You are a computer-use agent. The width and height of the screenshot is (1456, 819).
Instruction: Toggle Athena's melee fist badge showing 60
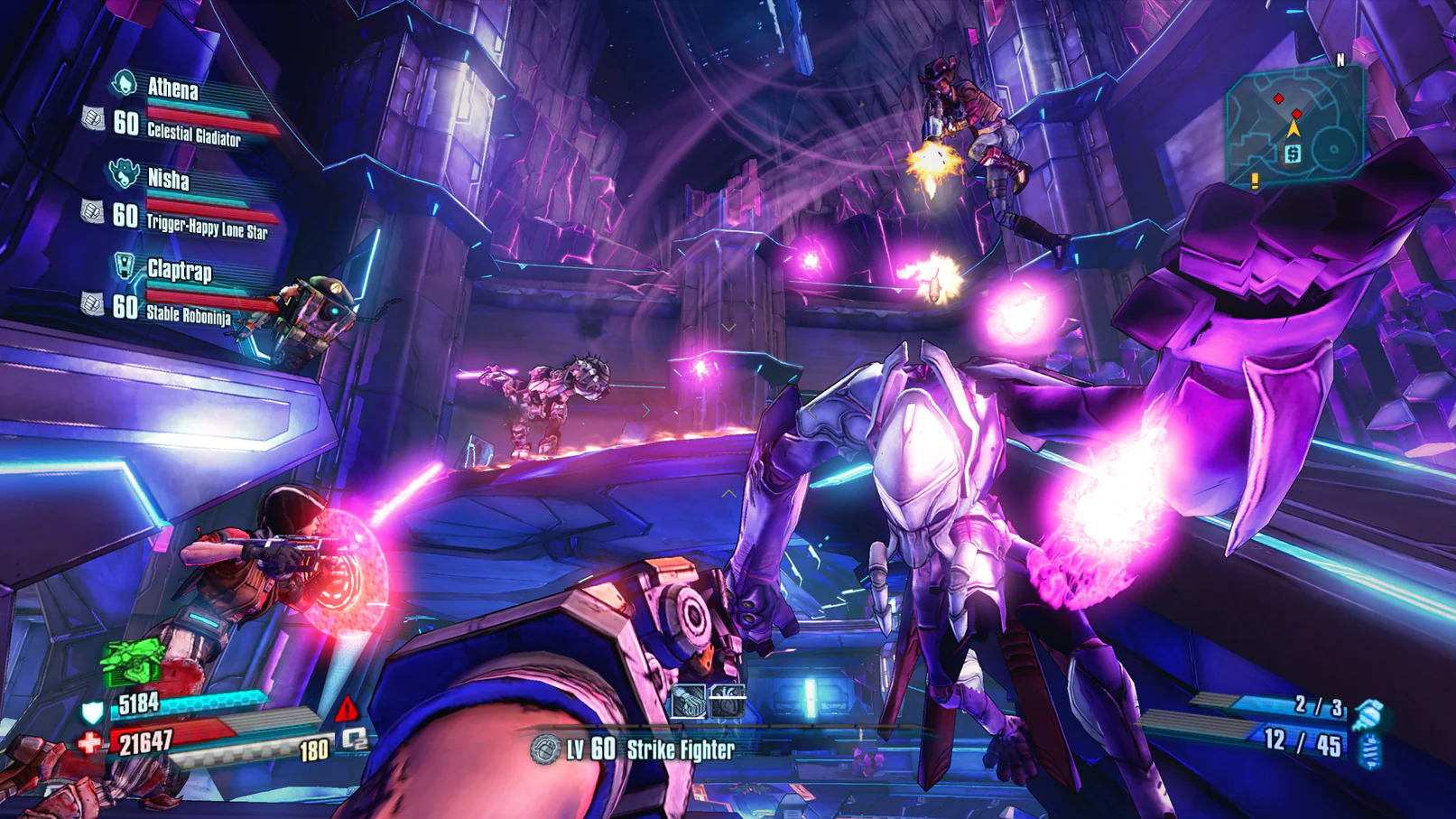click(93, 117)
